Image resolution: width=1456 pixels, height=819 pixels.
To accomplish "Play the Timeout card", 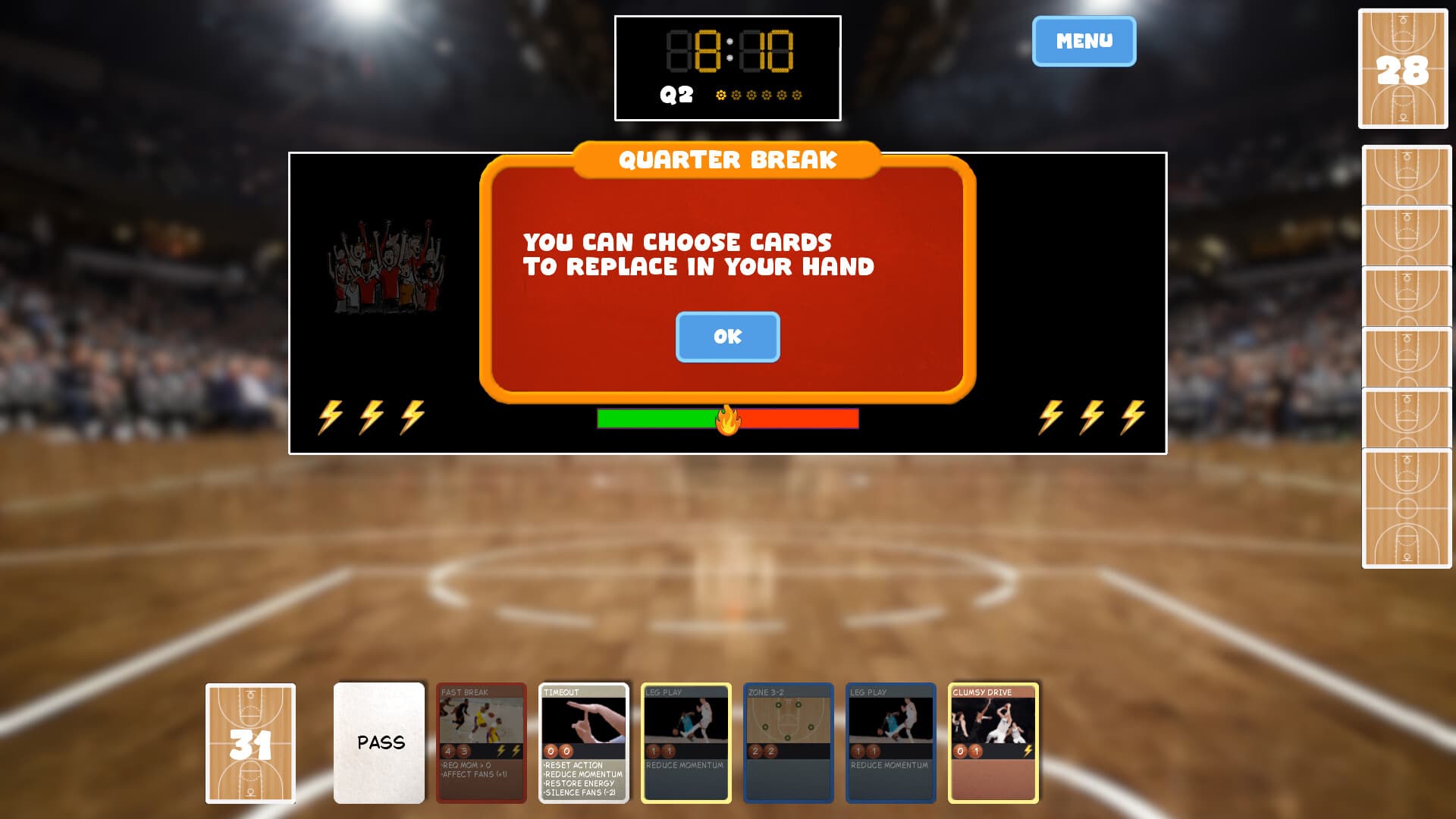I will point(582,743).
